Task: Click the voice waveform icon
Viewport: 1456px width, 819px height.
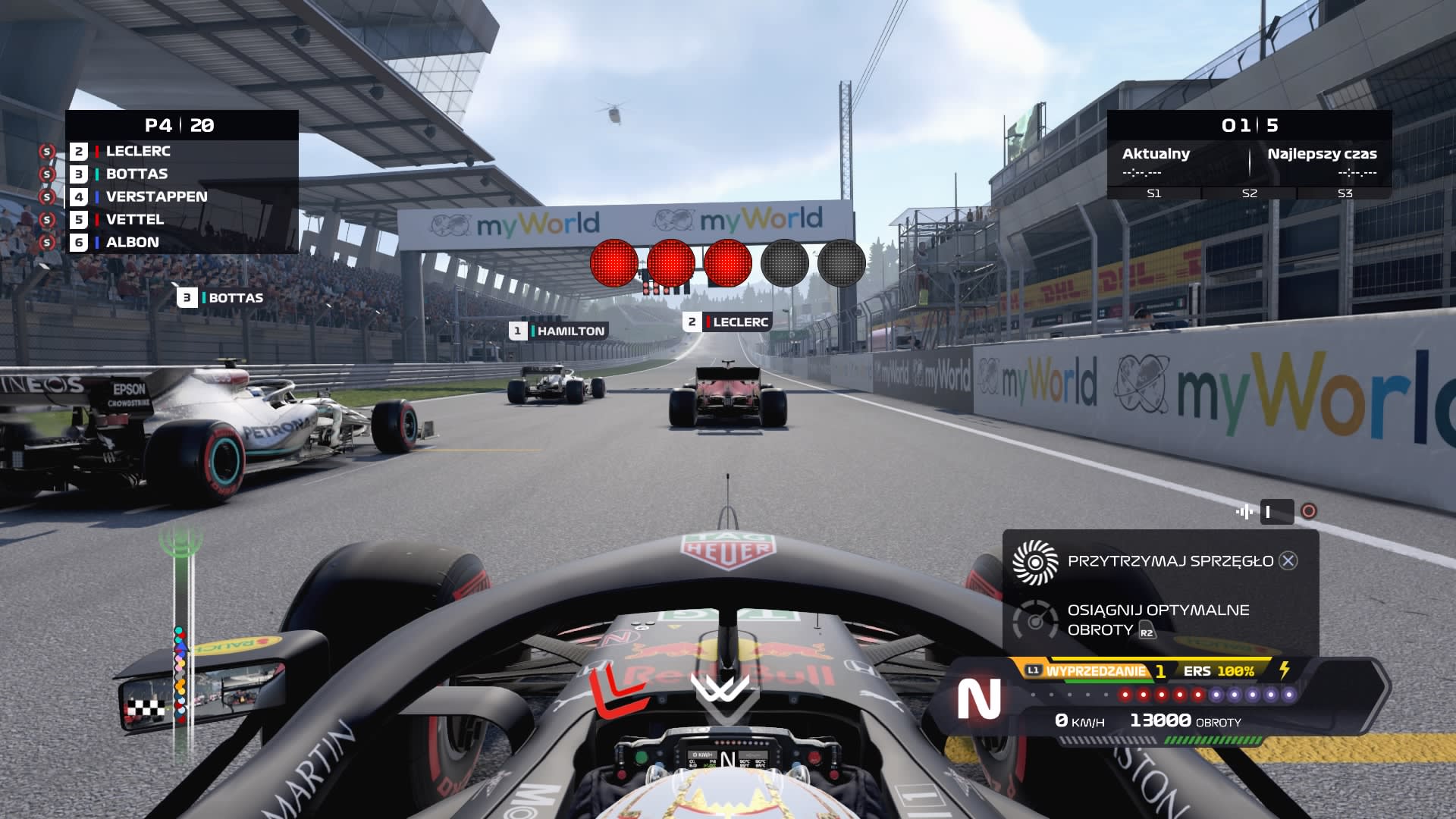Action: 1244,512
